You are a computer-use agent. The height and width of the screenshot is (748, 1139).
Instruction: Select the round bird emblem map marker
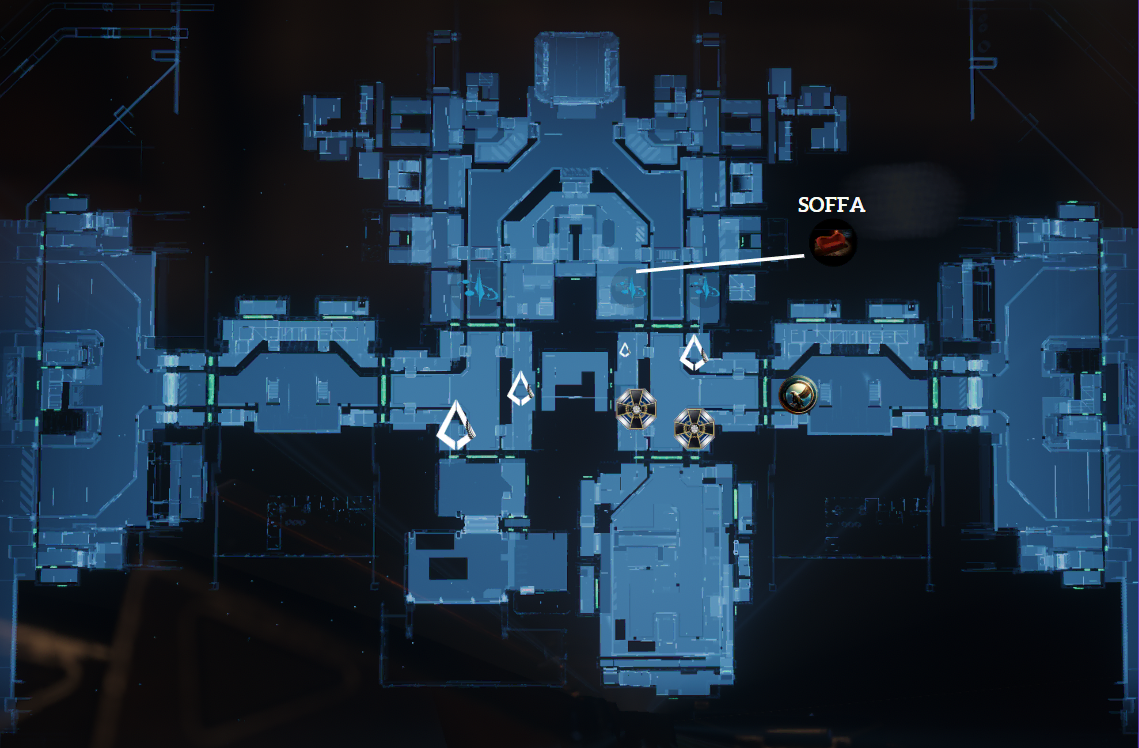tap(798, 395)
